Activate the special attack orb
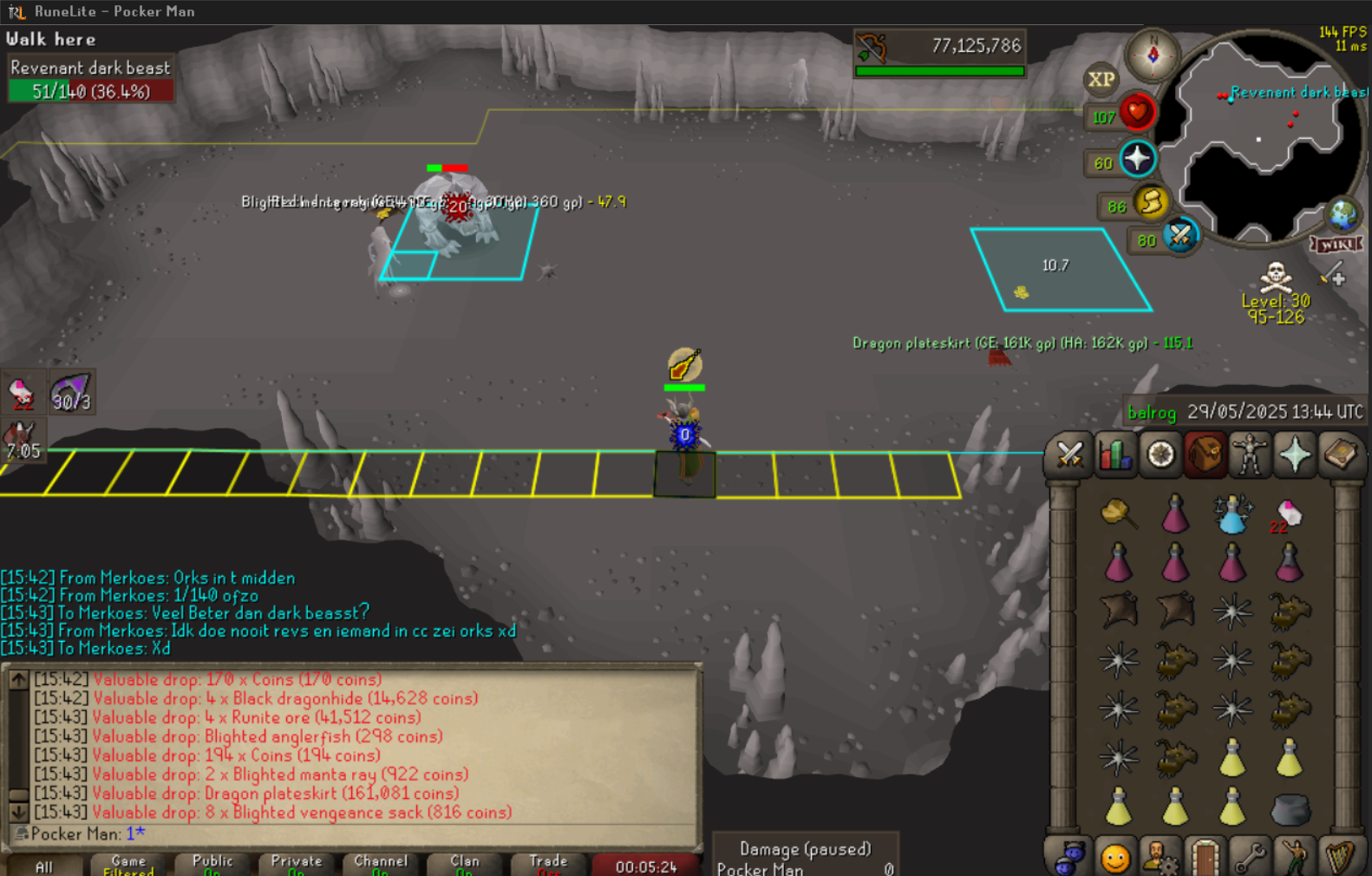 (x=1180, y=236)
